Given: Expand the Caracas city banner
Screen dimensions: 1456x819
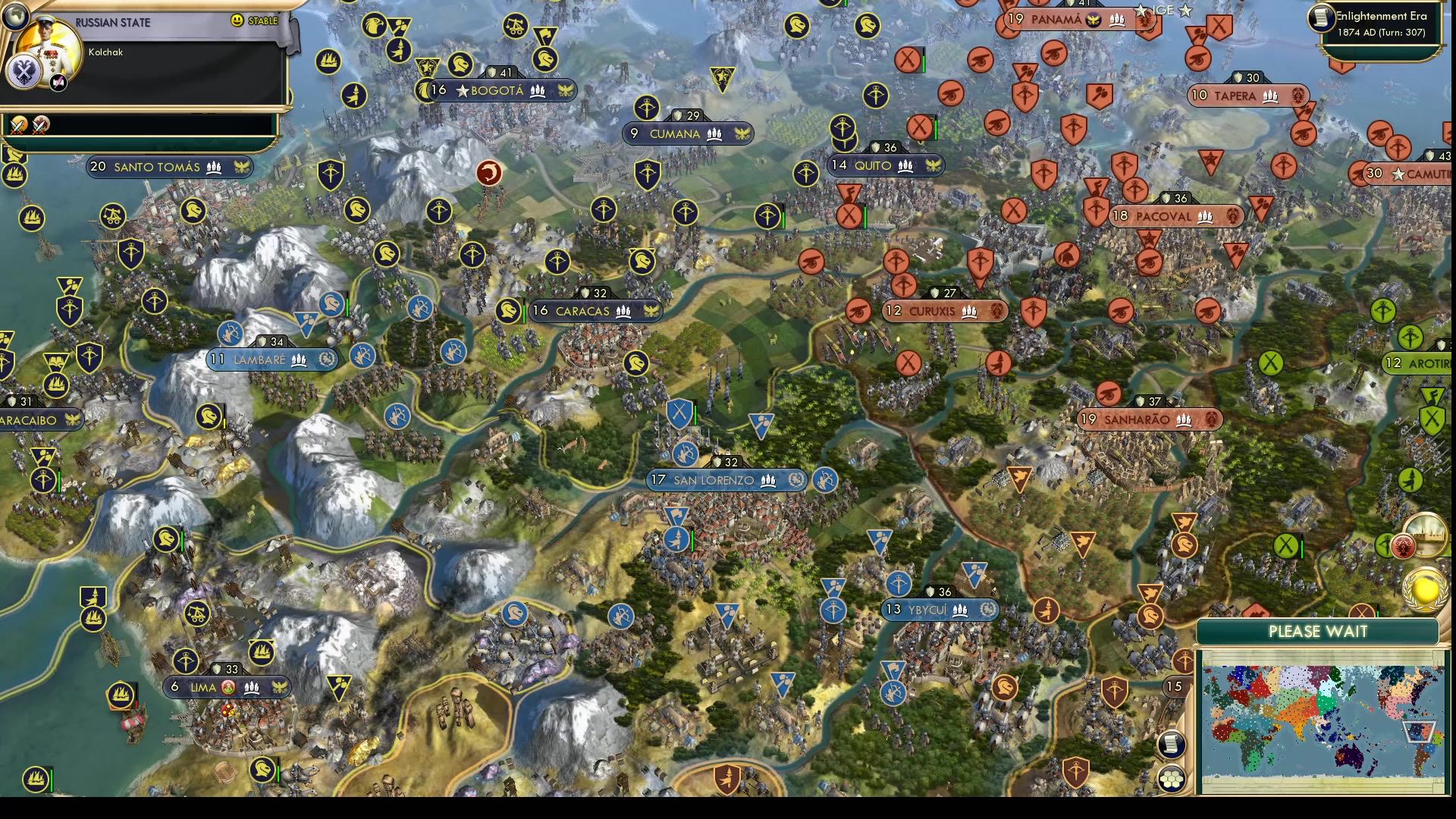Looking at the screenshot, I should point(594,311).
